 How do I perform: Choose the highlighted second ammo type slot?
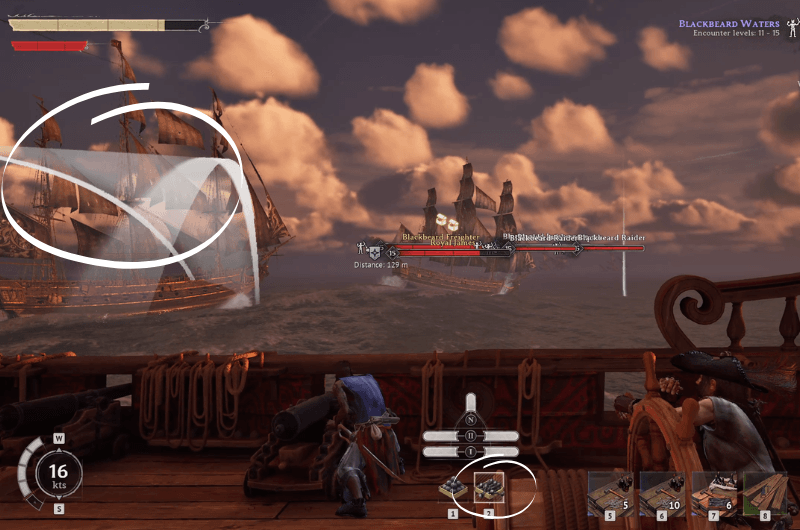[489, 489]
